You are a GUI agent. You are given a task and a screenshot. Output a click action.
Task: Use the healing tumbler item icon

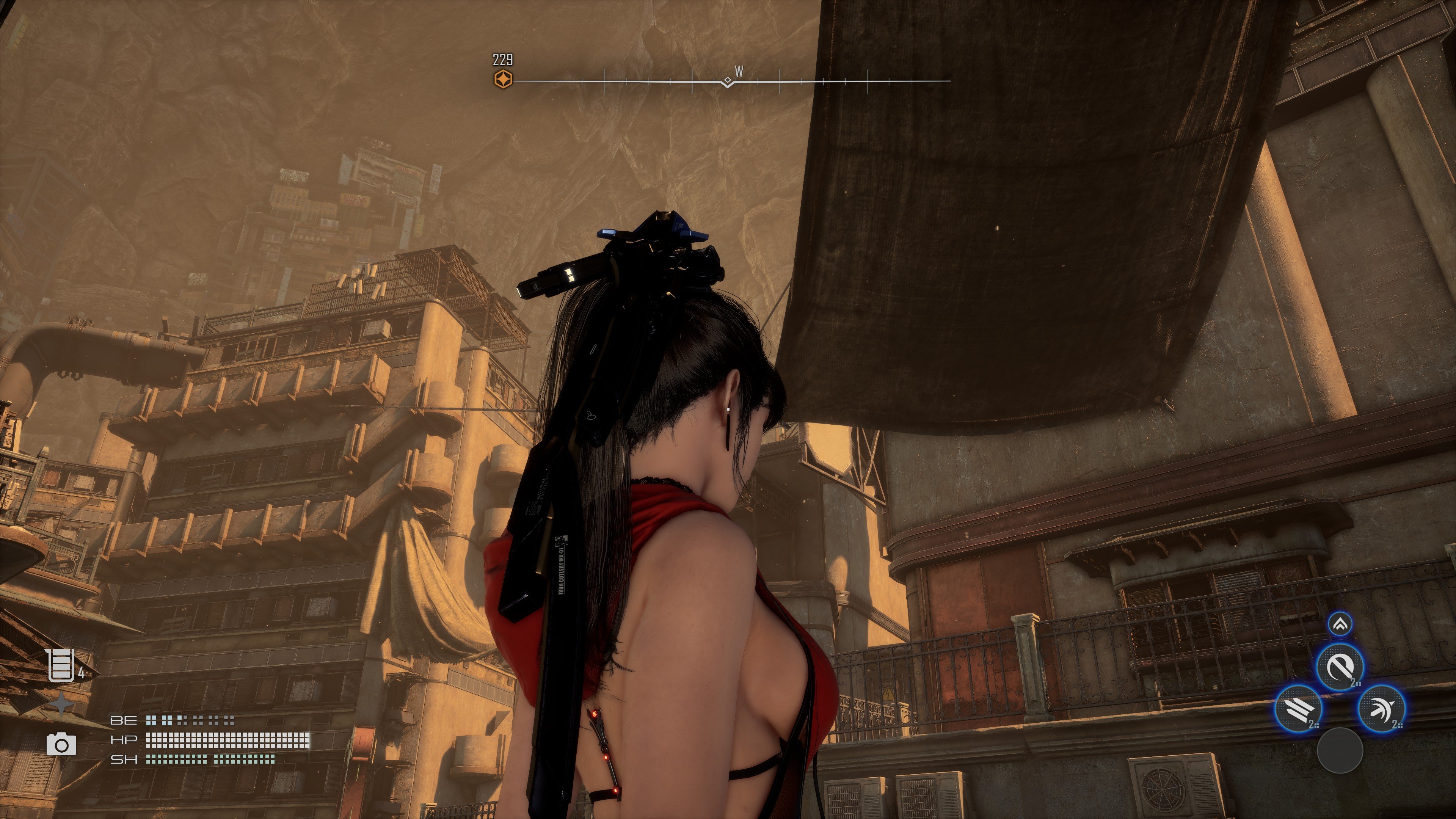[61, 665]
